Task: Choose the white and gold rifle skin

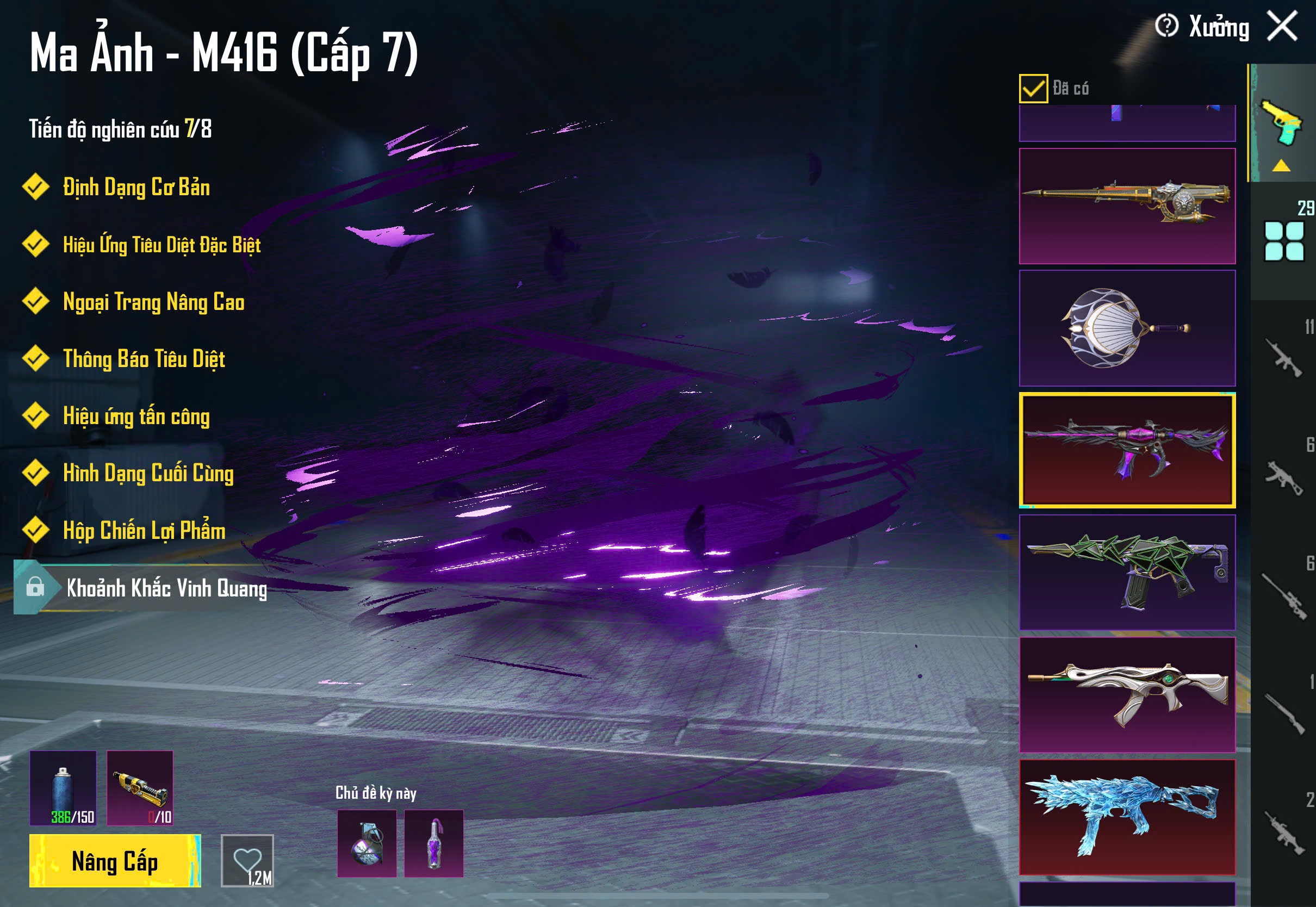Action: (x=1127, y=694)
